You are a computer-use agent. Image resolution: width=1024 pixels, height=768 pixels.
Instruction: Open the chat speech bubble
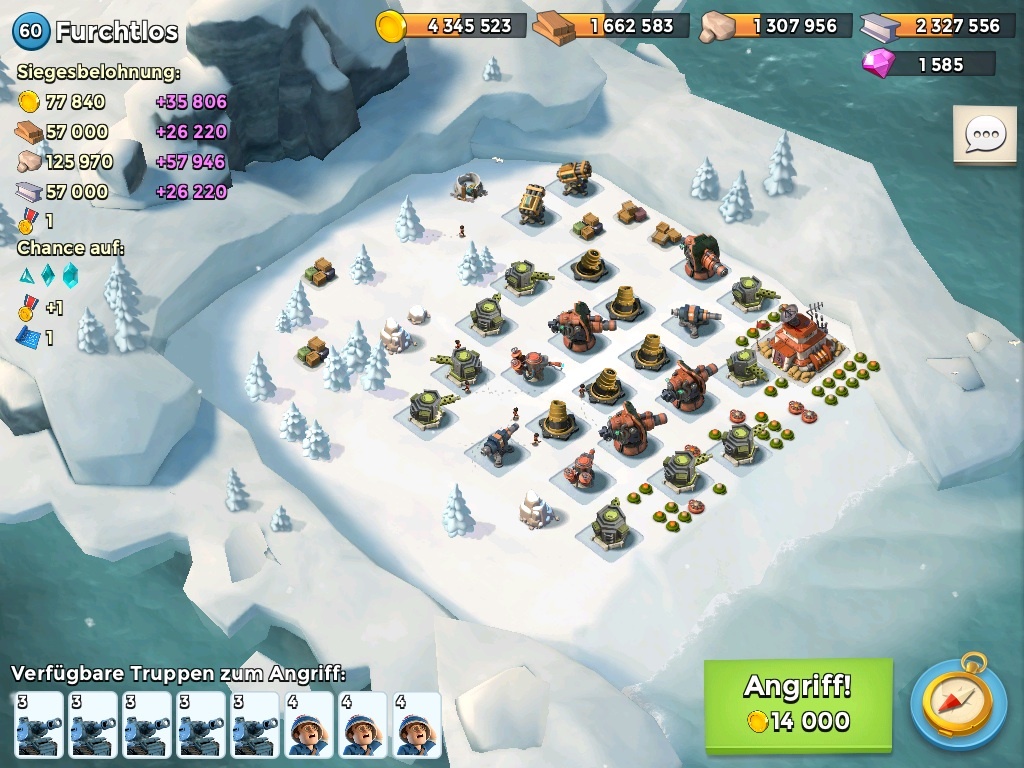pyautogui.click(x=984, y=134)
